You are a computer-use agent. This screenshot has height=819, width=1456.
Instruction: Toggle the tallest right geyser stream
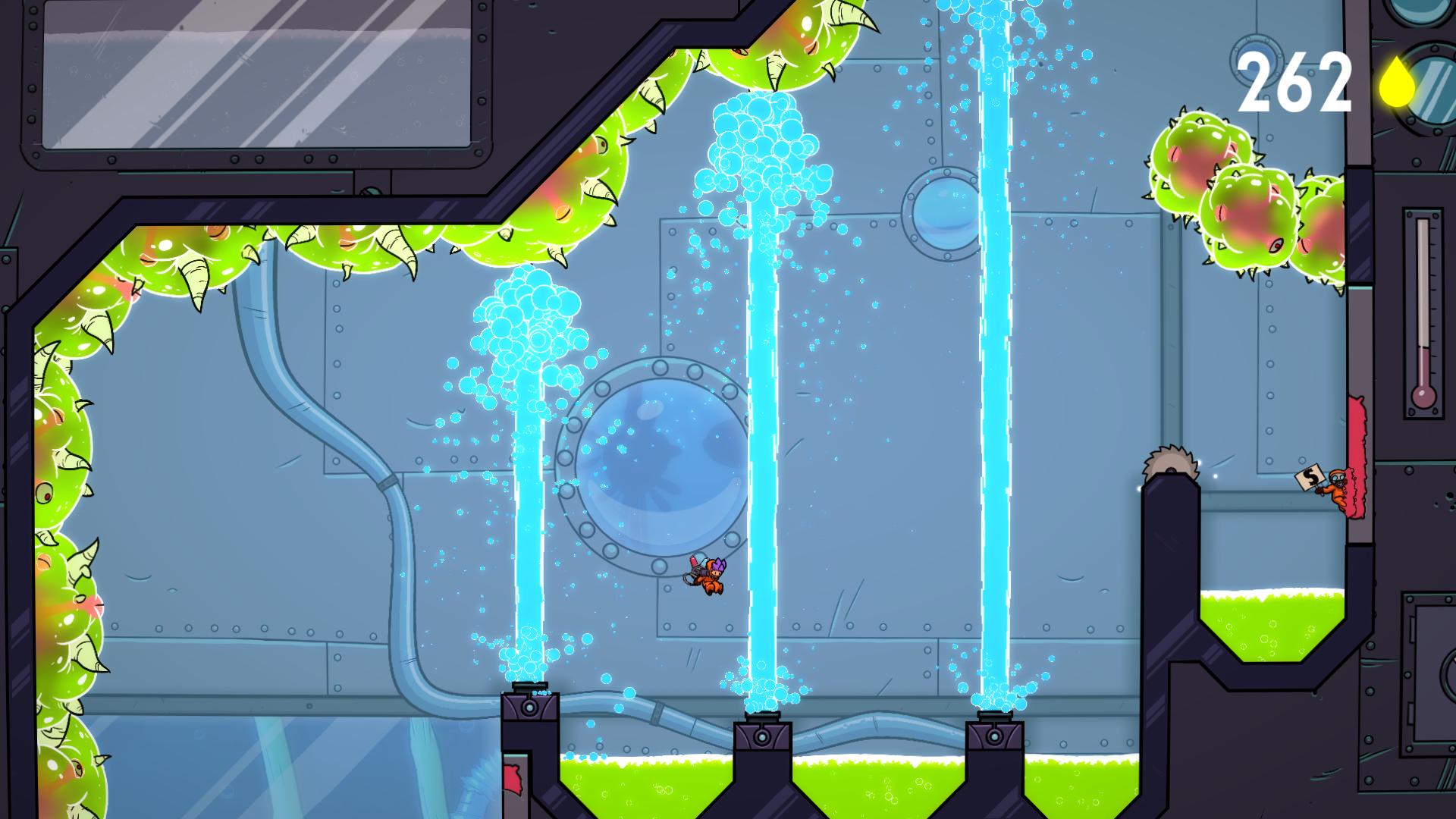(x=993, y=341)
